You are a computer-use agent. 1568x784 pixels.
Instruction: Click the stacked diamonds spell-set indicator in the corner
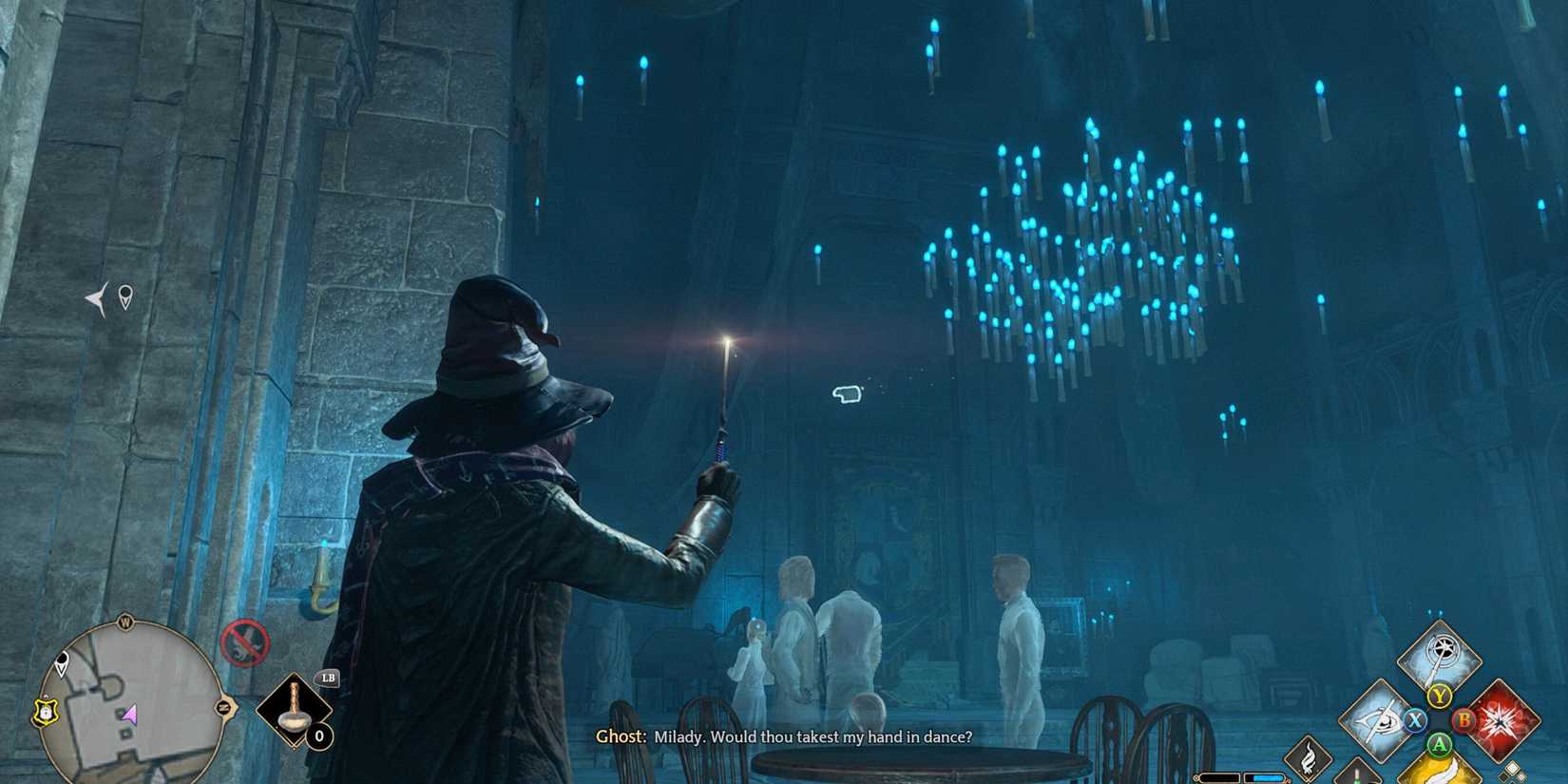point(1514,771)
